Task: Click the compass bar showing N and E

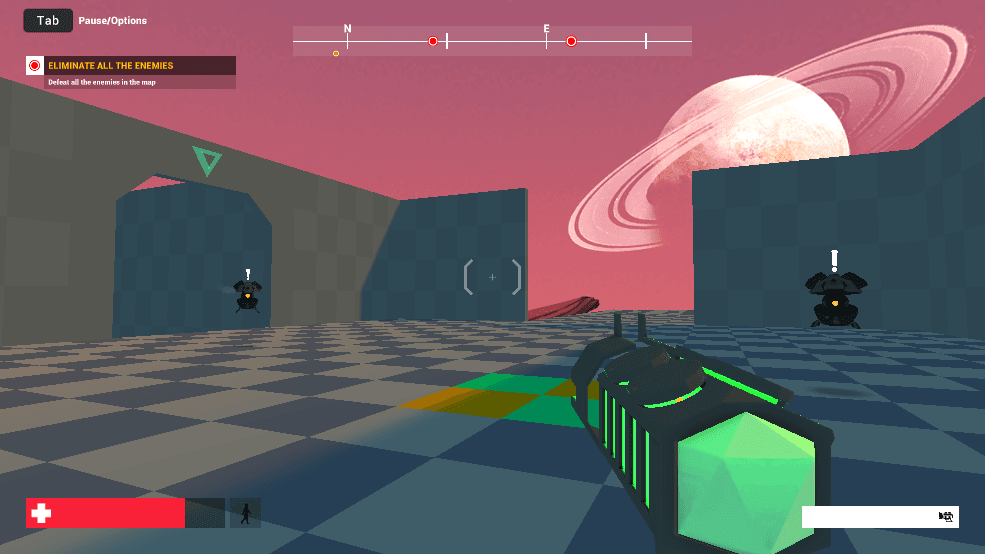Action: [492, 41]
